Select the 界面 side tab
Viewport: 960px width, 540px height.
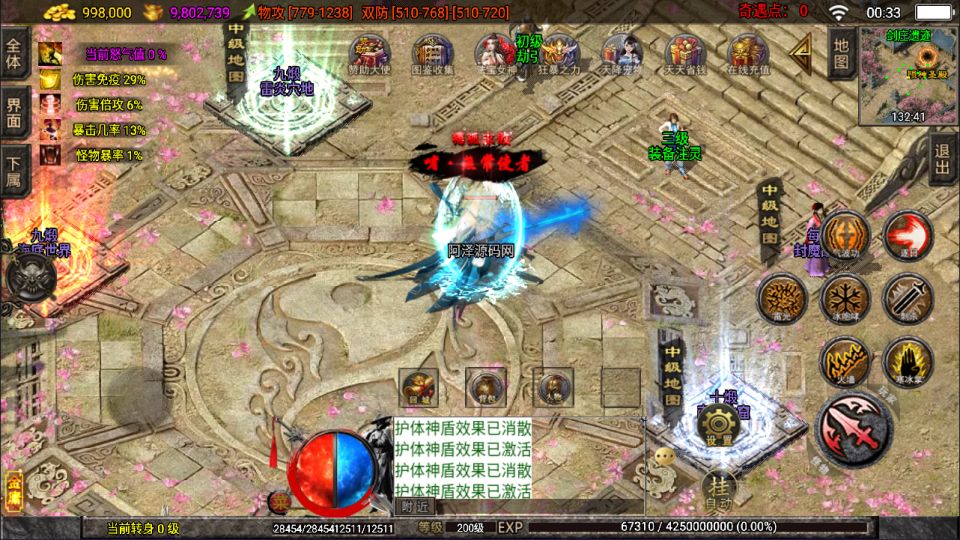(x=15, y=111)
